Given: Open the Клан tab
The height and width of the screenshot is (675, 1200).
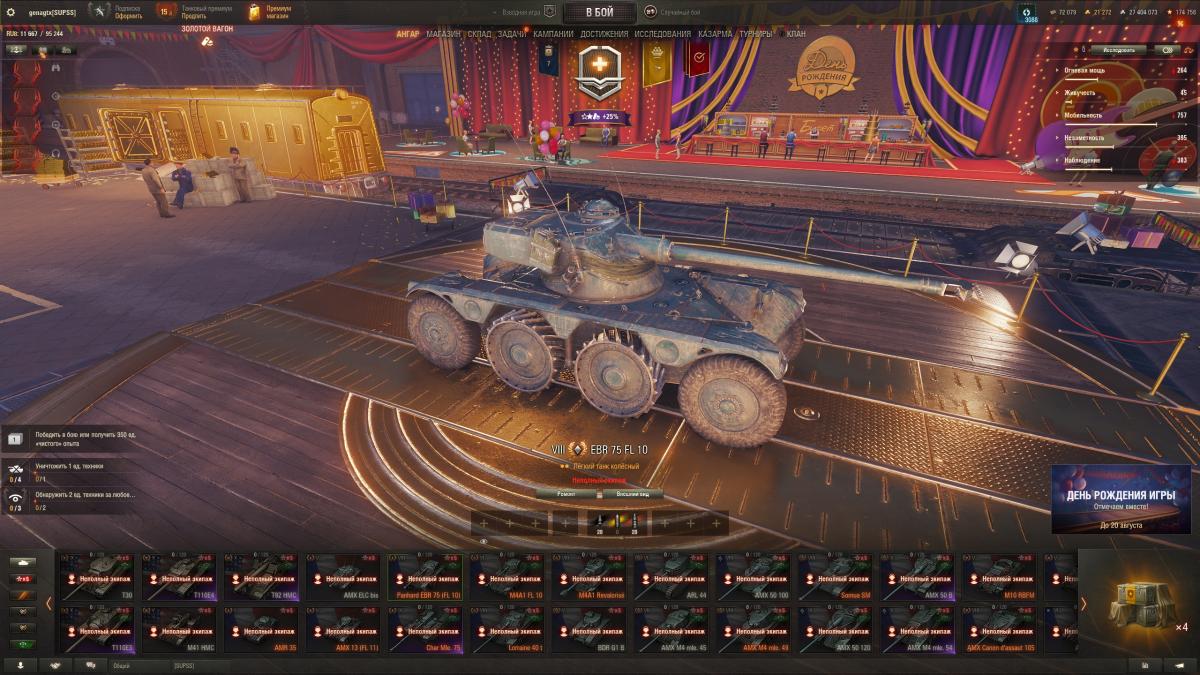Looking at the screenshot, I should pyautogui.click(x=796, y=34).
